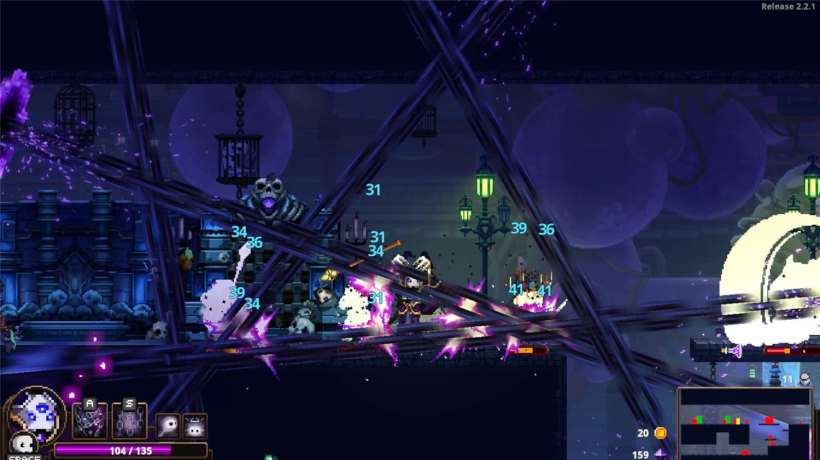This screenshot has height=460, width=820.
Task: Click the gold coin currency icon
Action: point(660,433)
